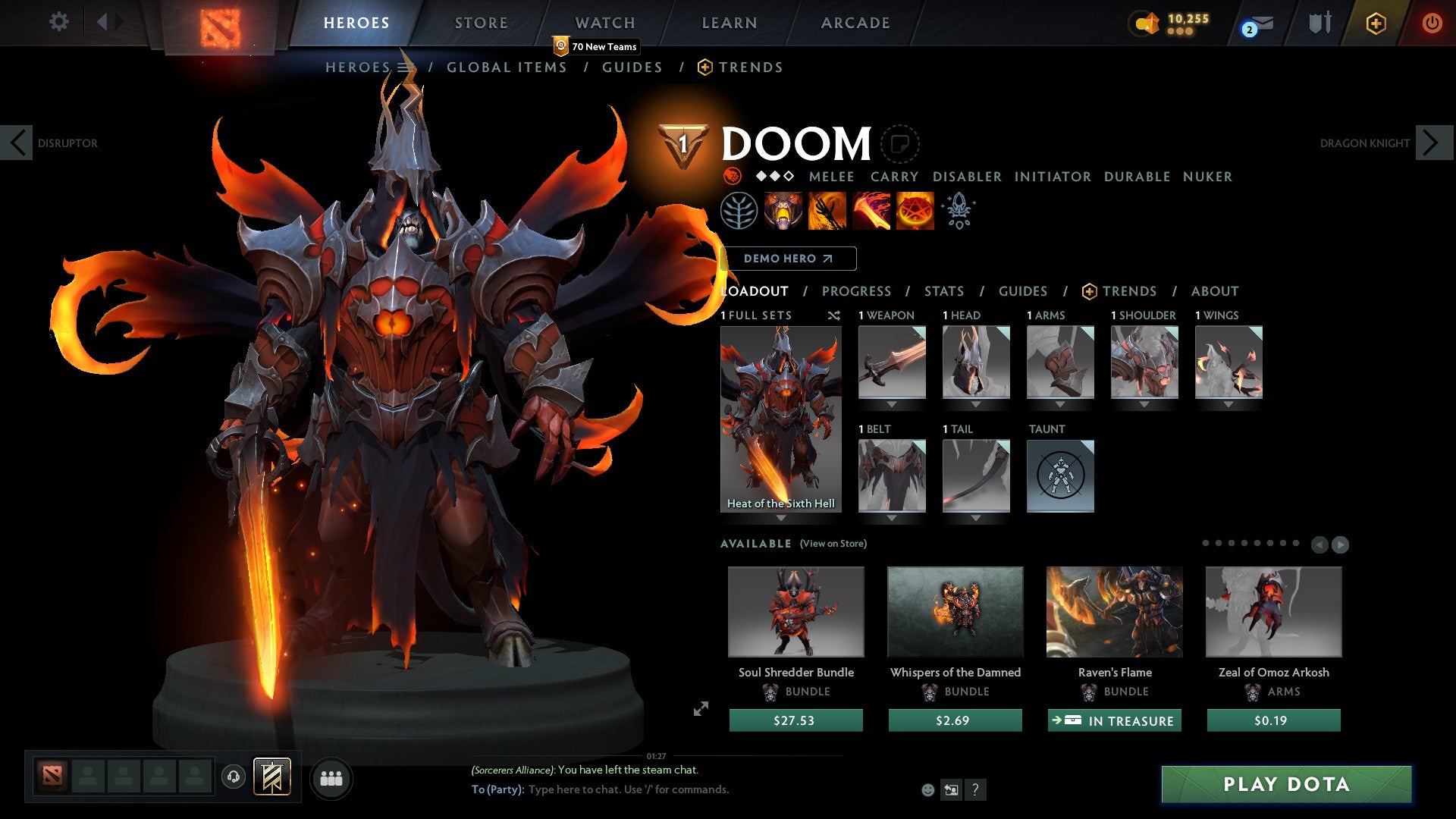Toggle the Taunt slot in the loadout

tap(1060, 476)
